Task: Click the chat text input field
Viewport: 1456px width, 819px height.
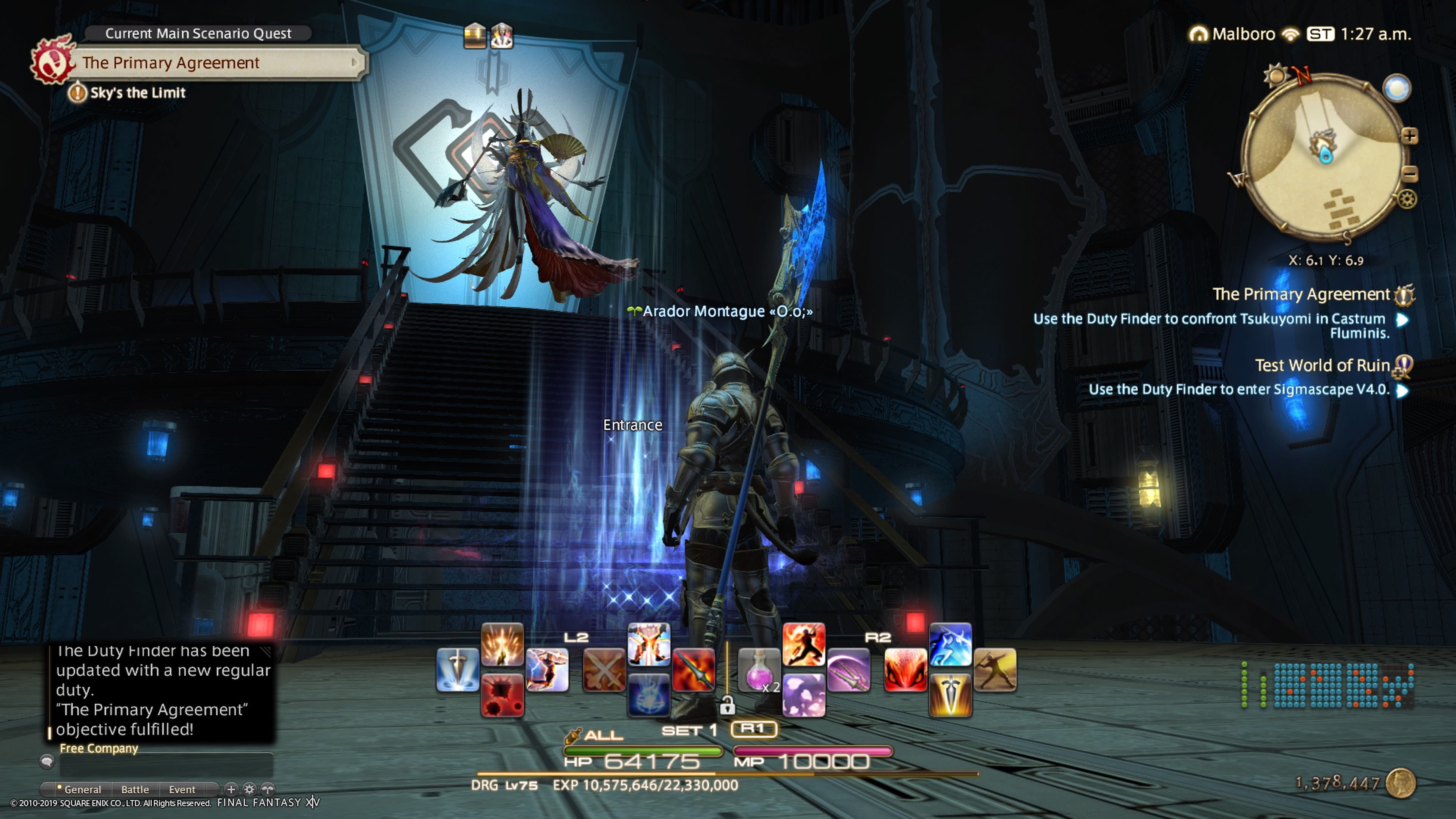Action: point(166,764)
